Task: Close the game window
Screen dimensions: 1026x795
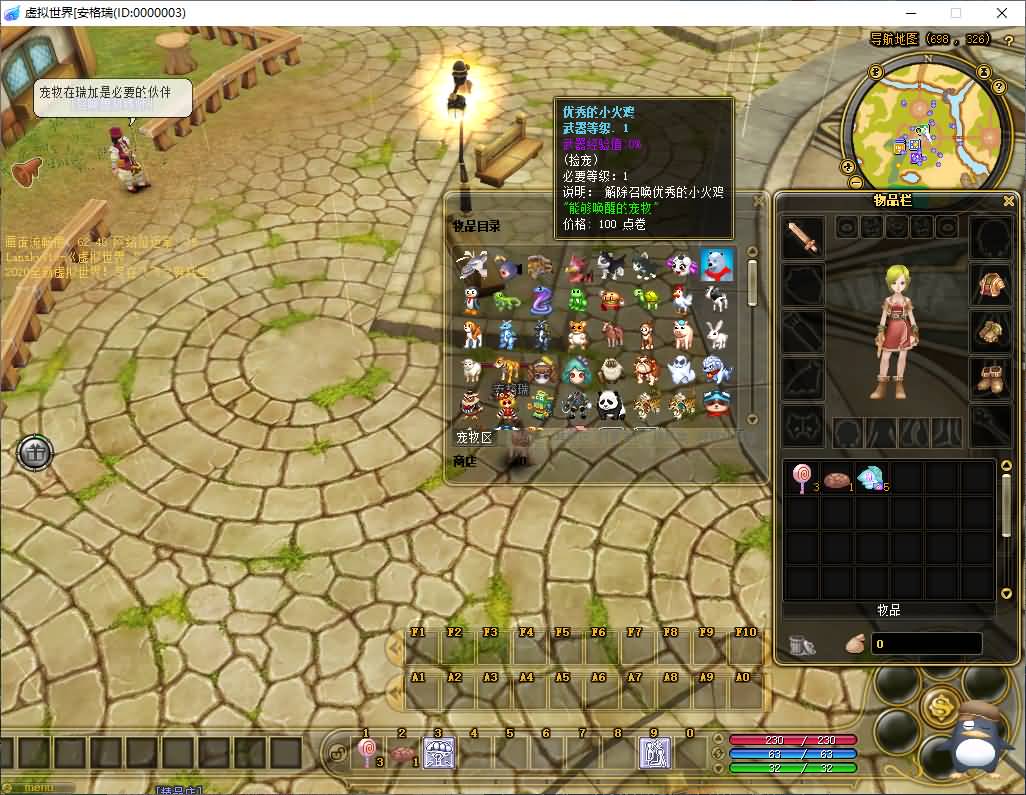Action: pyautogui.click(x=1001, y=13)
